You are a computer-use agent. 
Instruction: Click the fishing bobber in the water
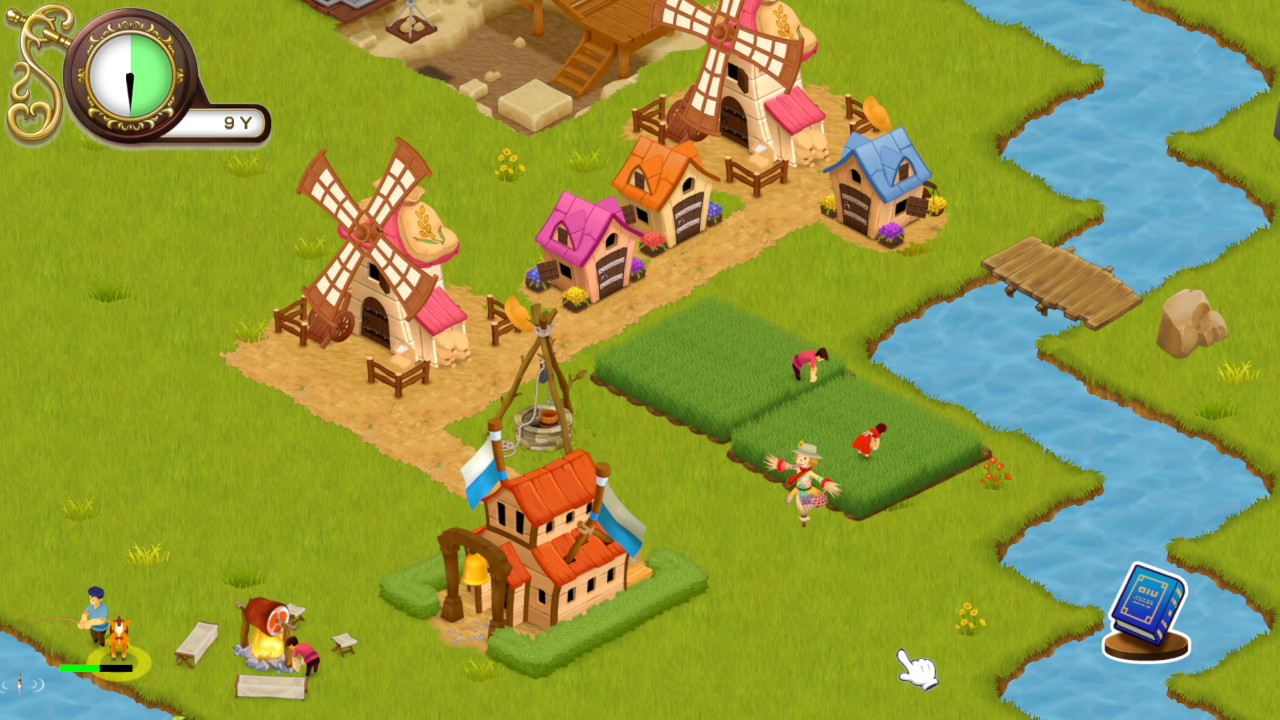(20, 682)
